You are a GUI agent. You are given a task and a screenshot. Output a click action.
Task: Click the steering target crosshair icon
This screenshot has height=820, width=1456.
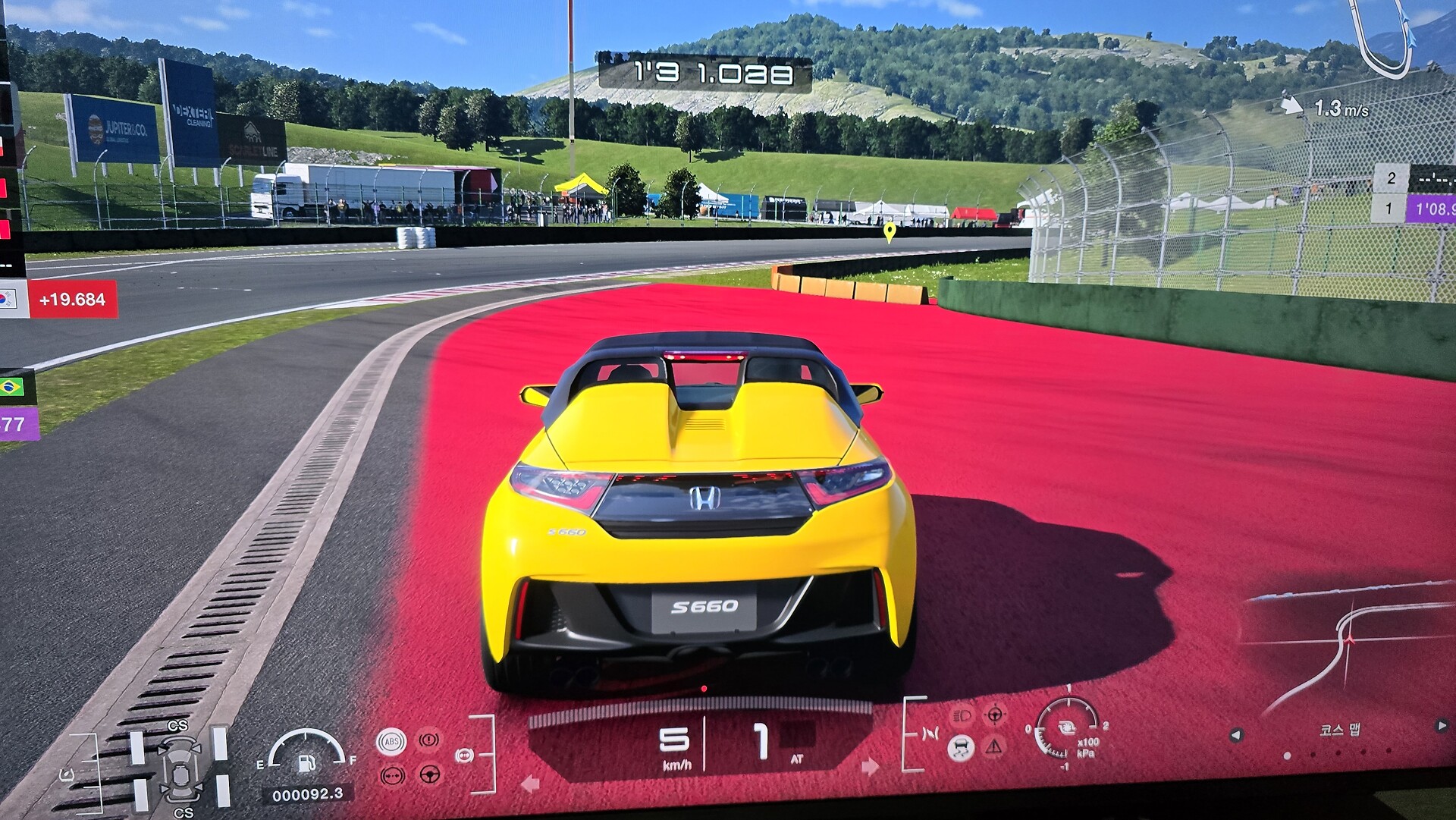pos(994,715)
